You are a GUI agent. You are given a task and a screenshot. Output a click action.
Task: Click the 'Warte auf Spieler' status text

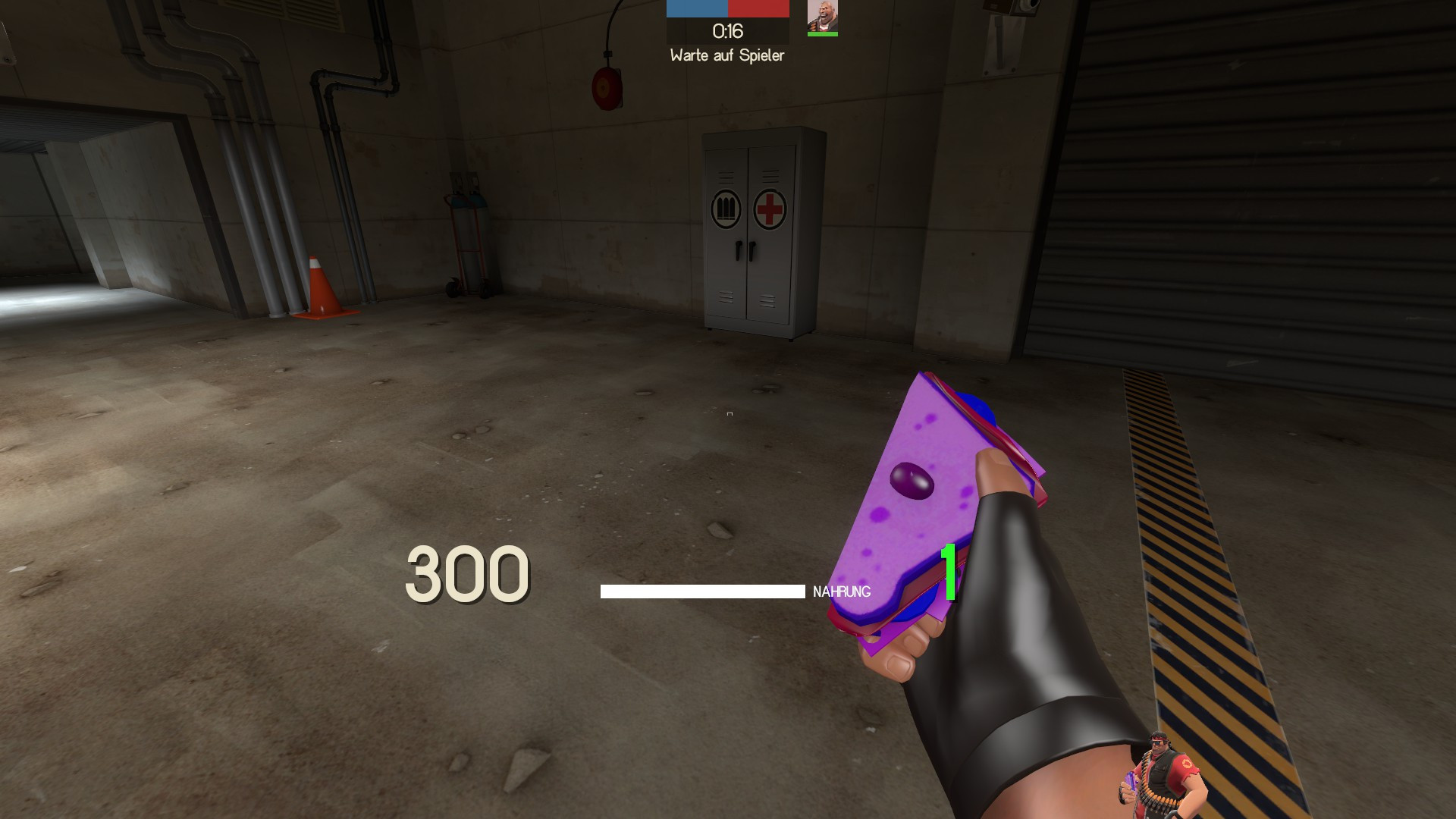727,55
